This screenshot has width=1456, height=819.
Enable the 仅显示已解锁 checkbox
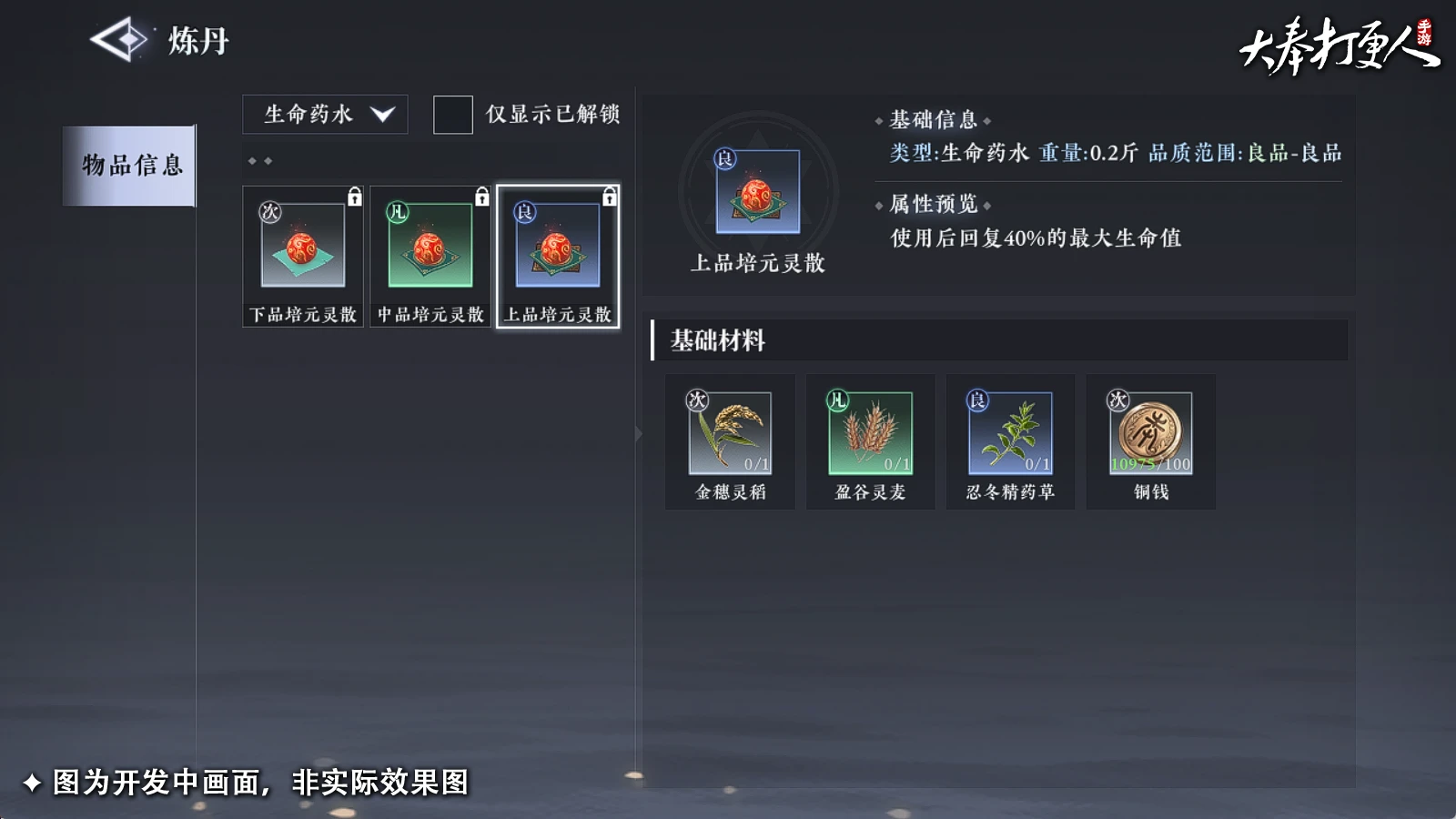point(452,116)
